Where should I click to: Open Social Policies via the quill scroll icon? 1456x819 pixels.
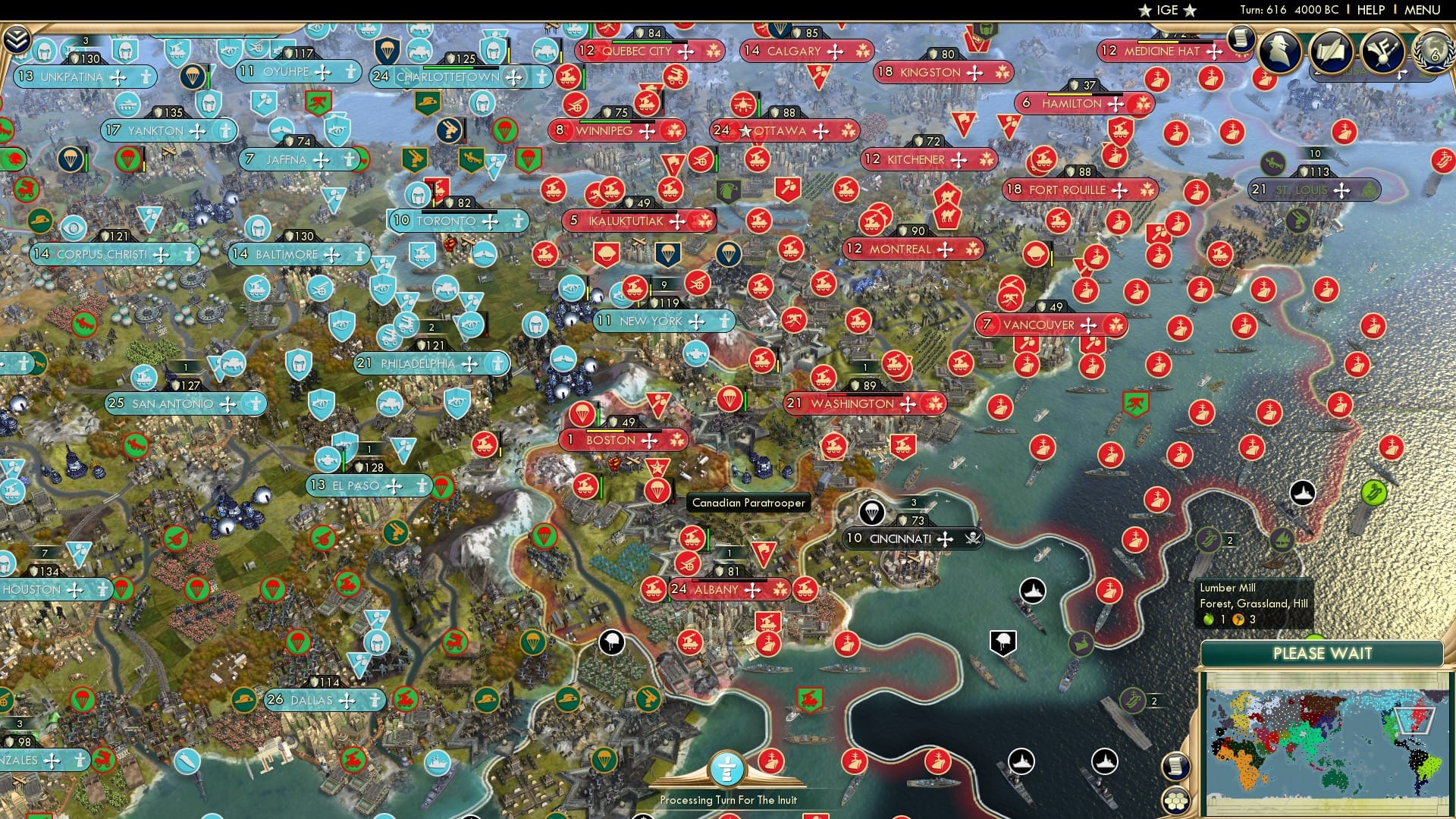1331,52
